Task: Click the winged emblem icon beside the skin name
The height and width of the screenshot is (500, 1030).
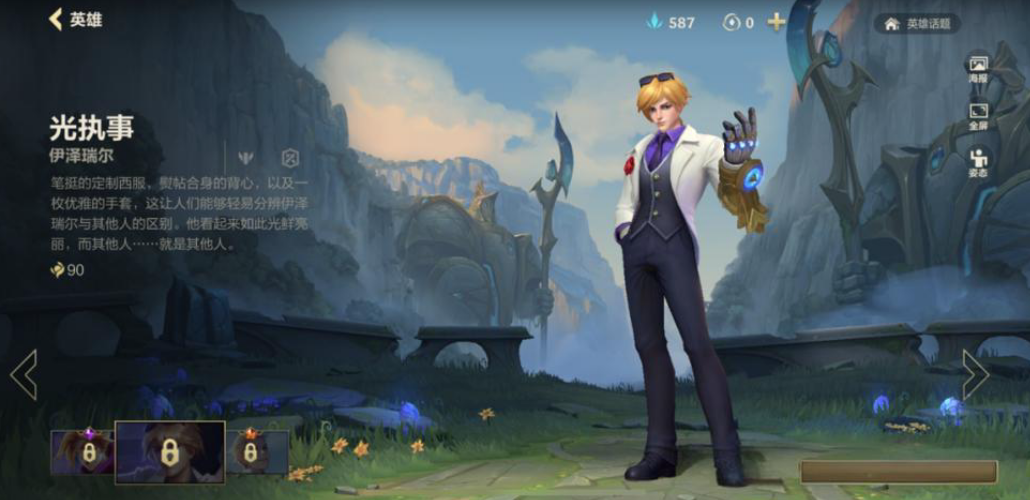Action: [245, 158]
